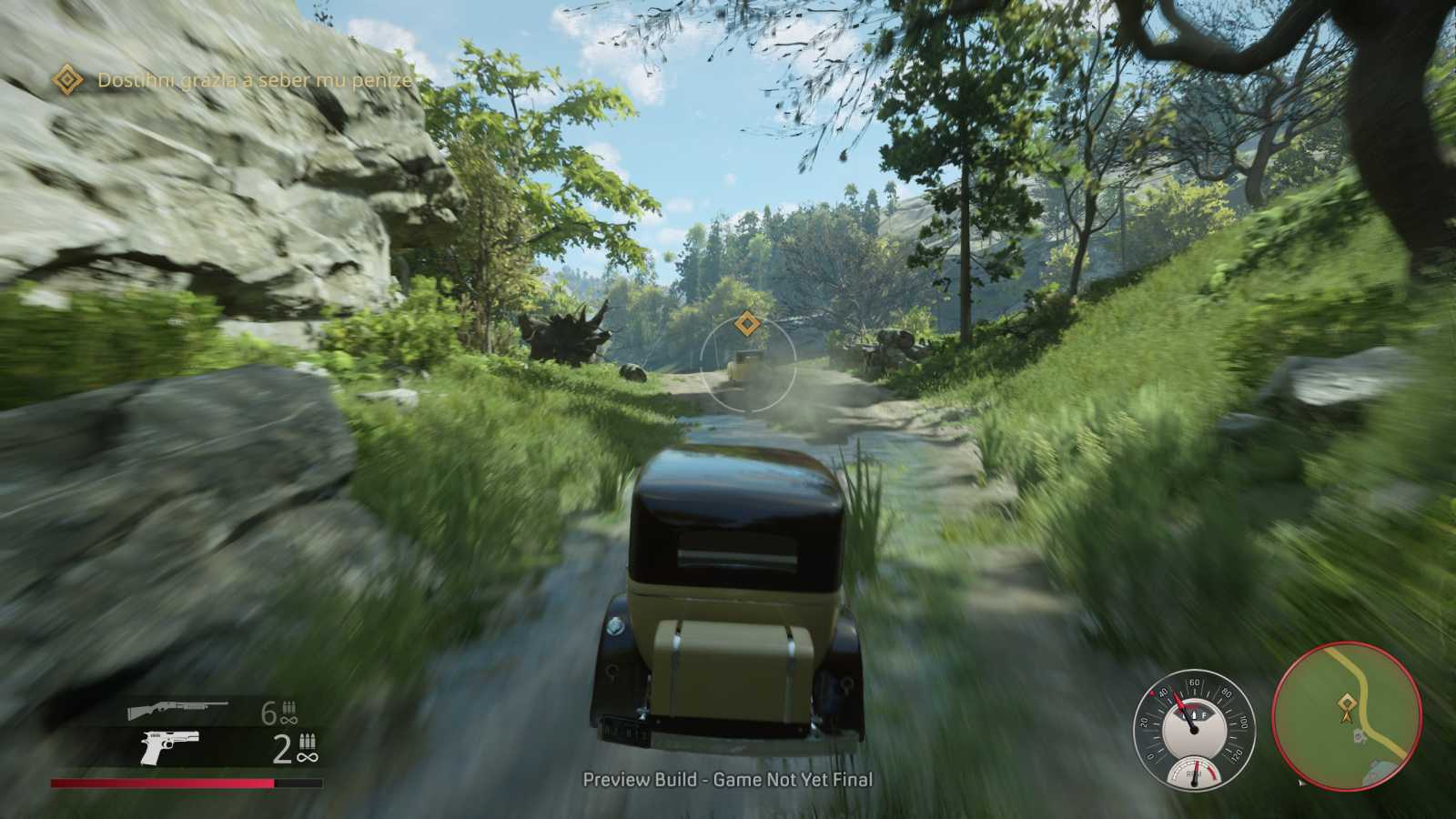This screenshot has height=819, width=1456.
Task: Click the target marker above the yellow car
Action: [746, 322]
